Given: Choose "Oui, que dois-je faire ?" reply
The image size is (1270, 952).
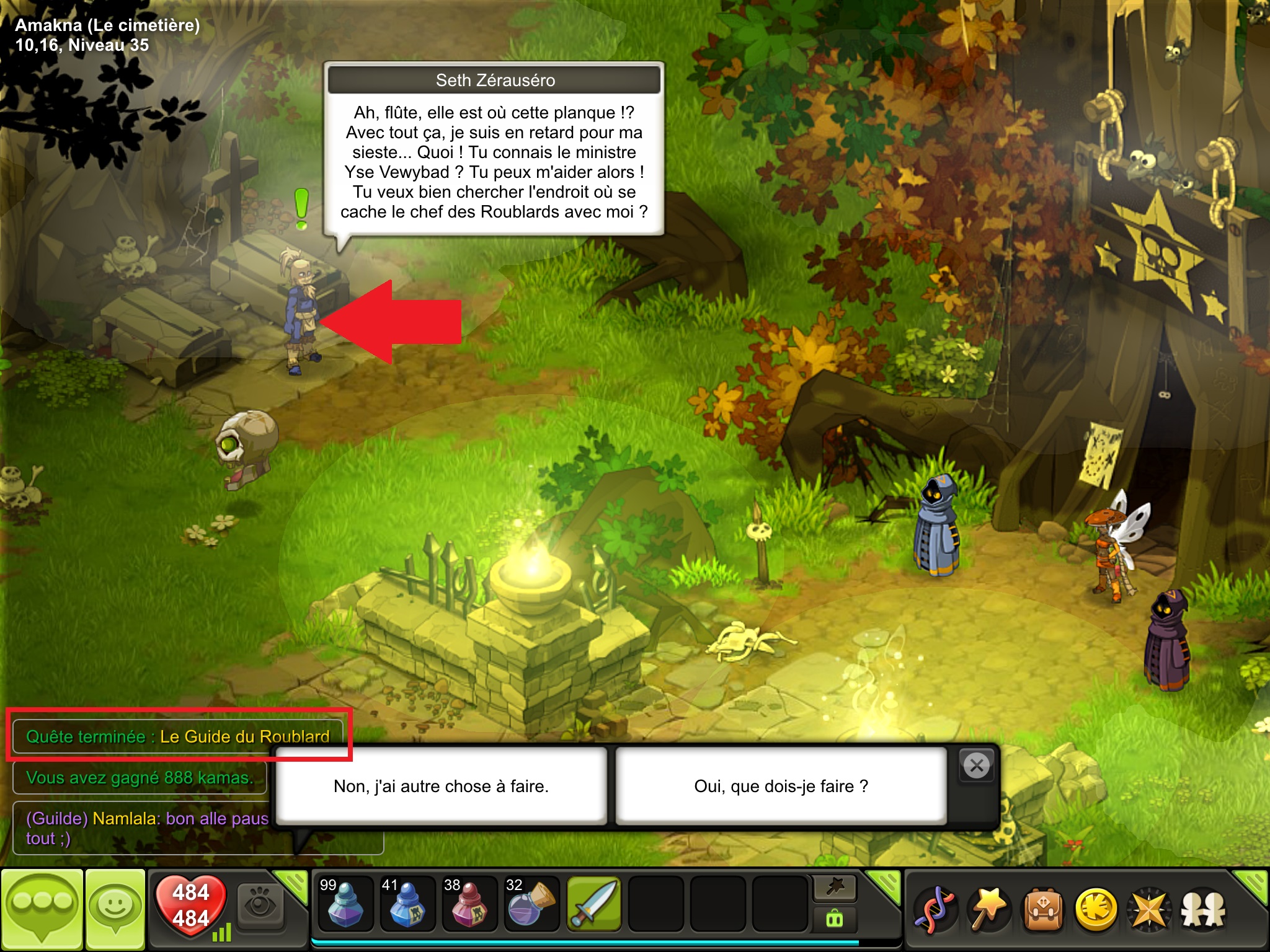Looking at the screenshot, I should [781, 786].
